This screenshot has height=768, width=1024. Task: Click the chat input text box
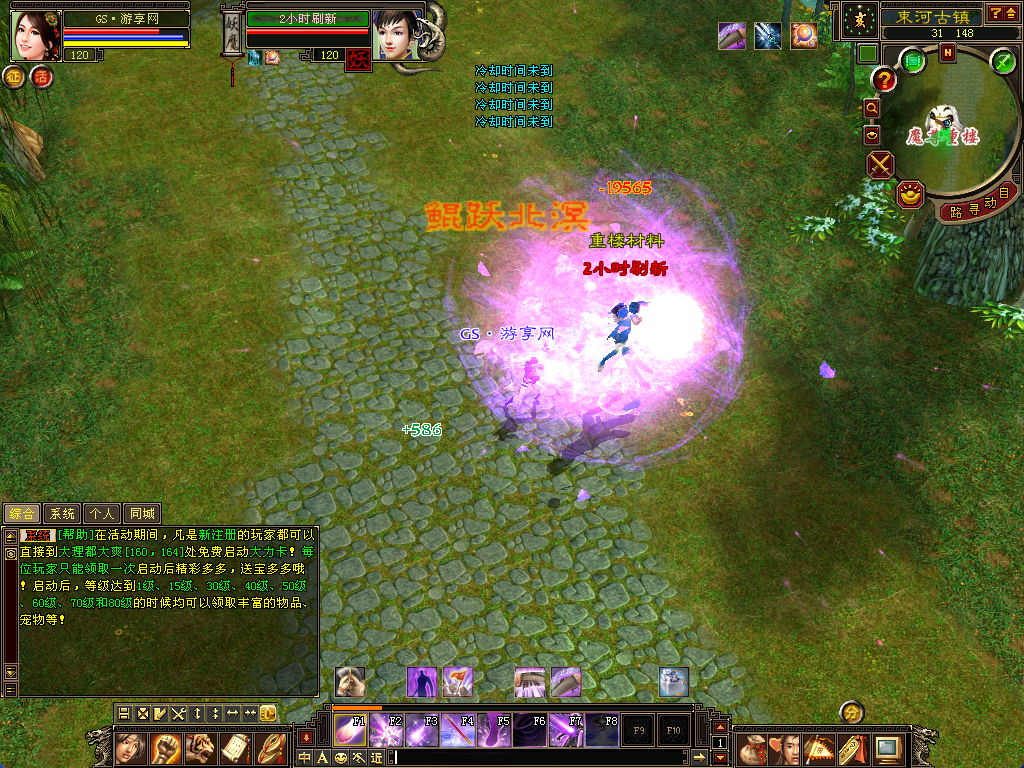tap(540, 758)
